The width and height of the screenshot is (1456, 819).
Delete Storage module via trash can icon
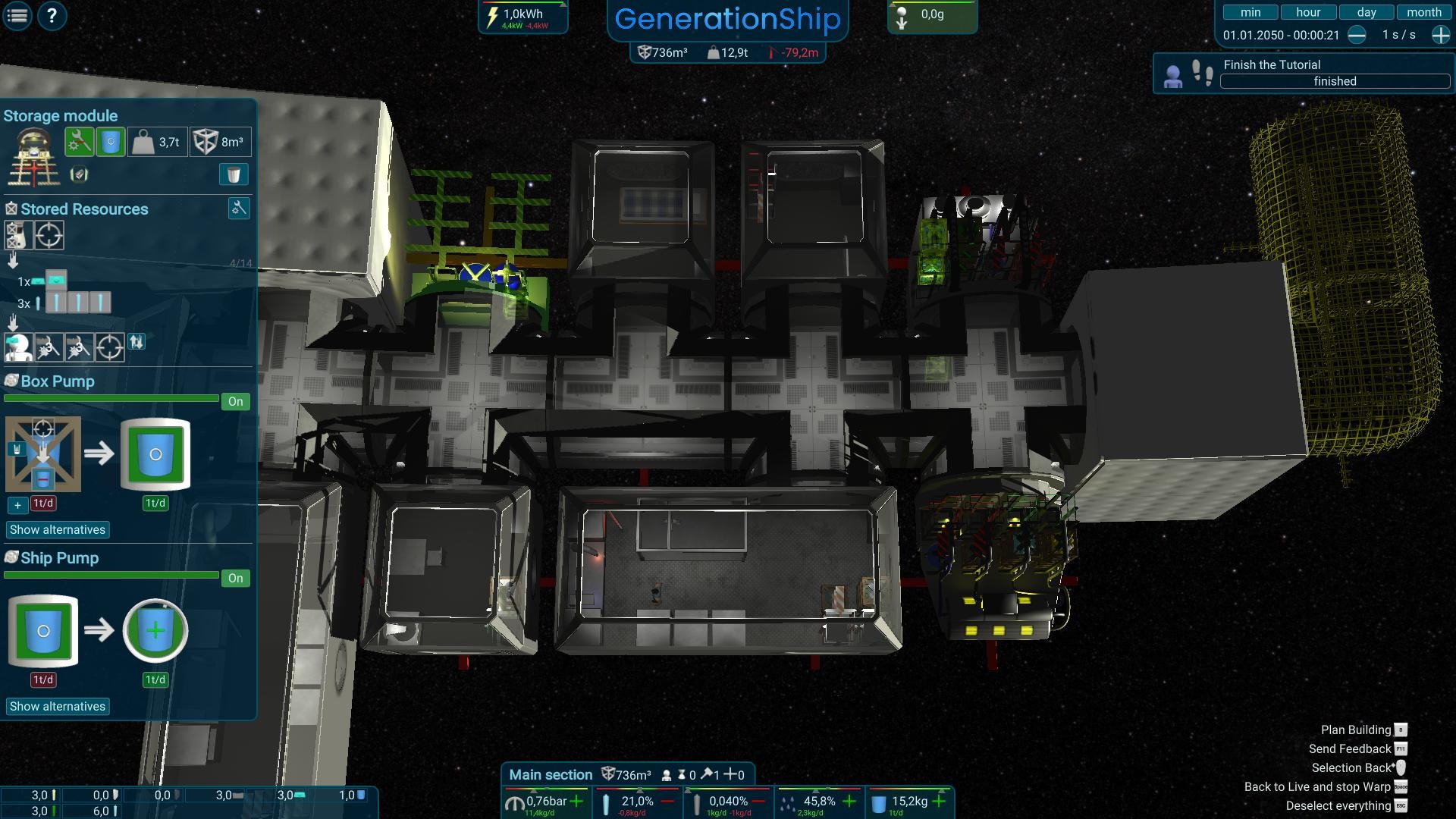coord(233,174)
